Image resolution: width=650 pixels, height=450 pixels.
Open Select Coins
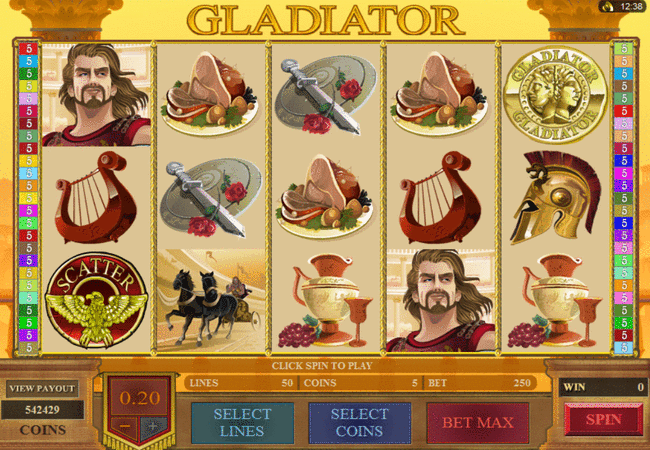coord(359,422)
